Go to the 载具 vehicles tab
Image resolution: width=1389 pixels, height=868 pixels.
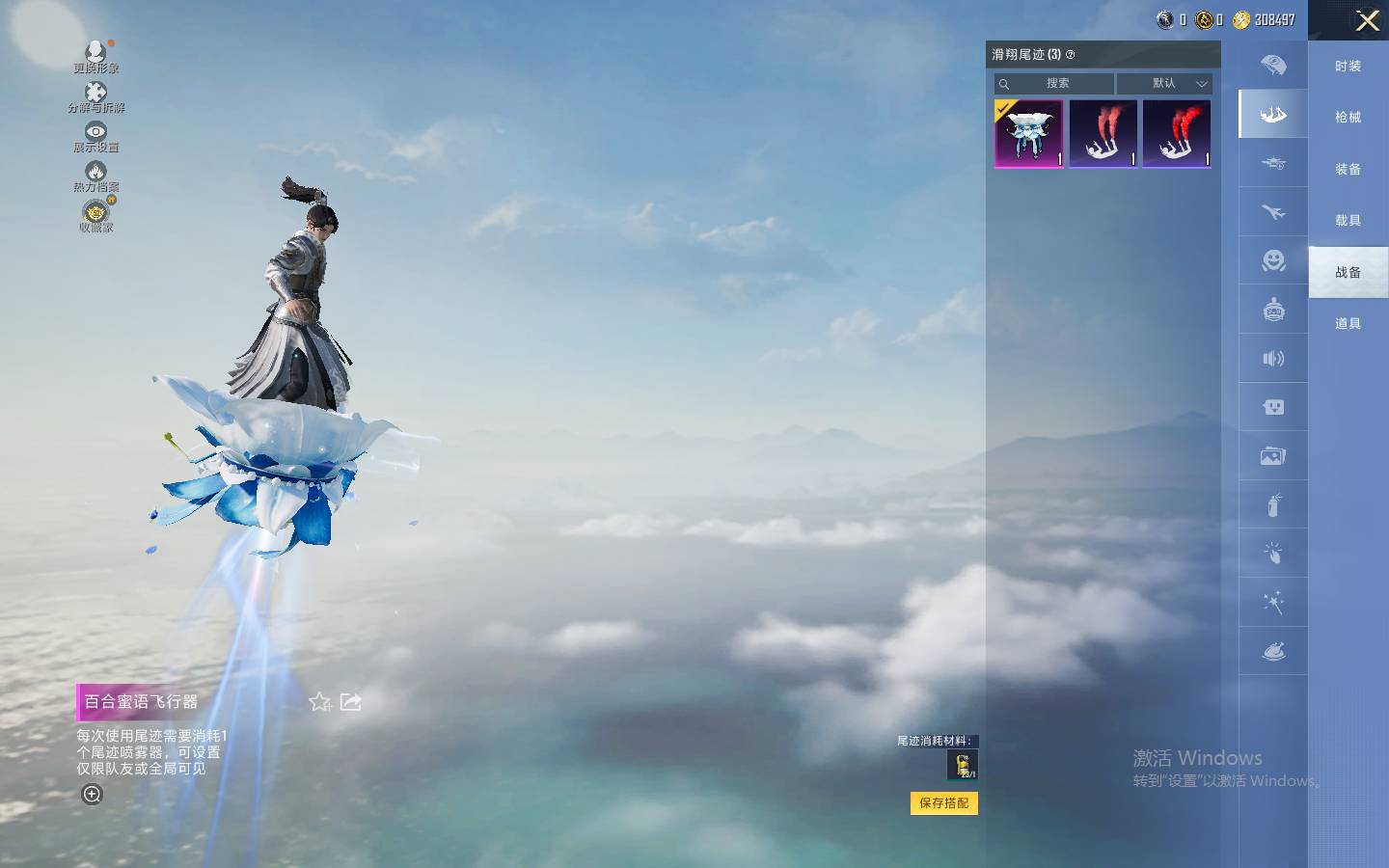pos(1348,221)
